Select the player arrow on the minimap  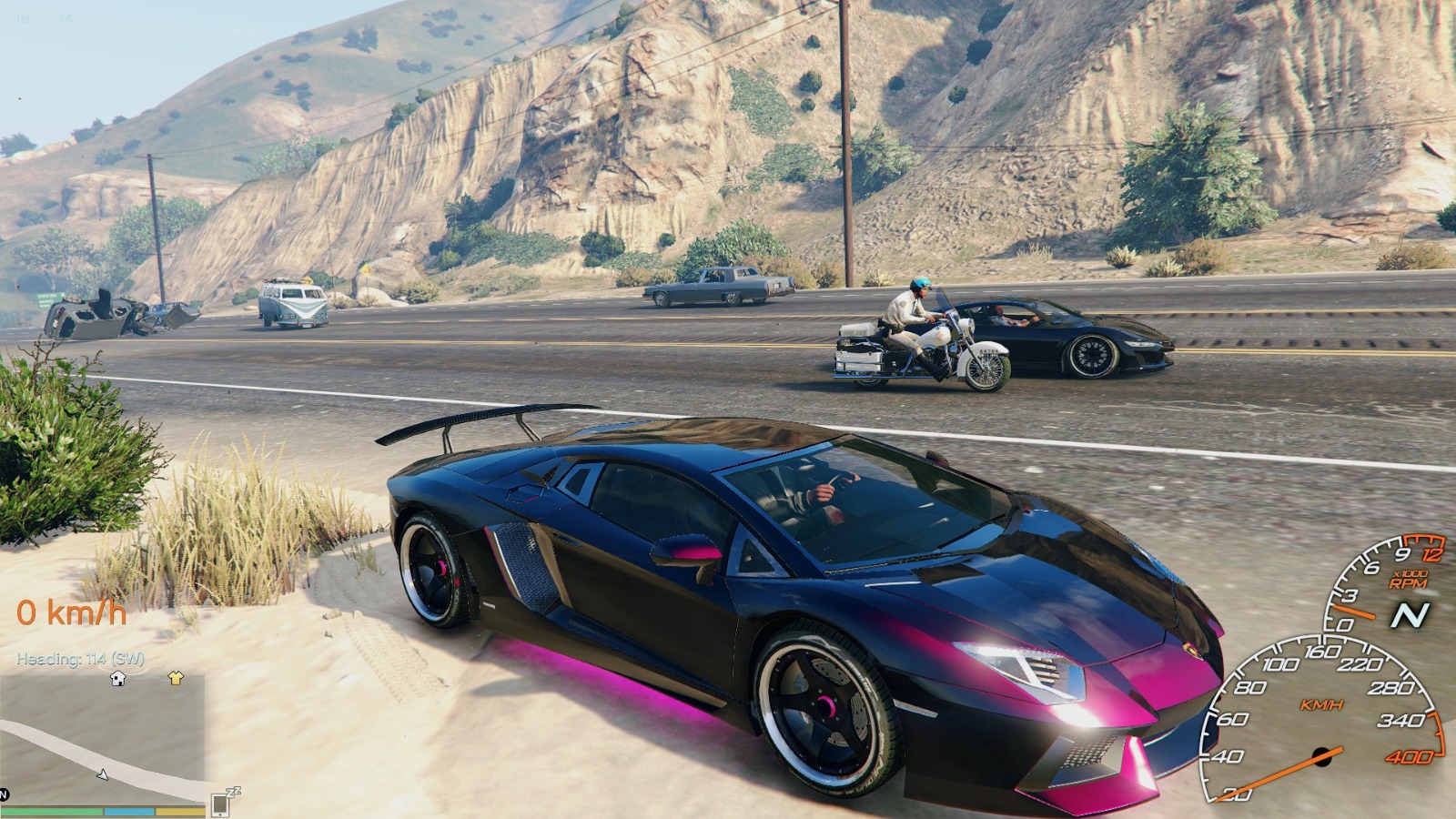click(x=104, y=774)
